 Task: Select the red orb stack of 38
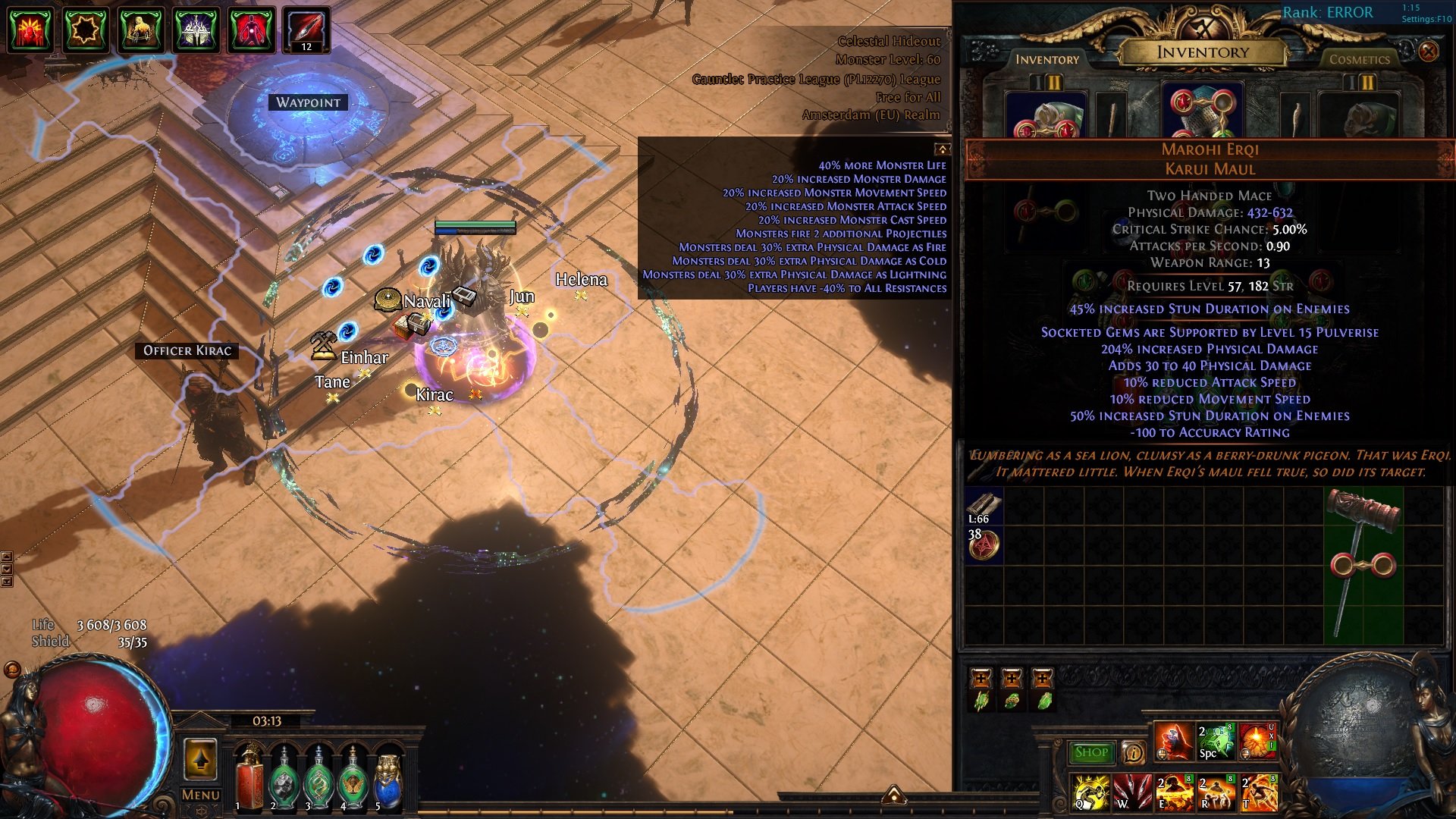point(984,544)
